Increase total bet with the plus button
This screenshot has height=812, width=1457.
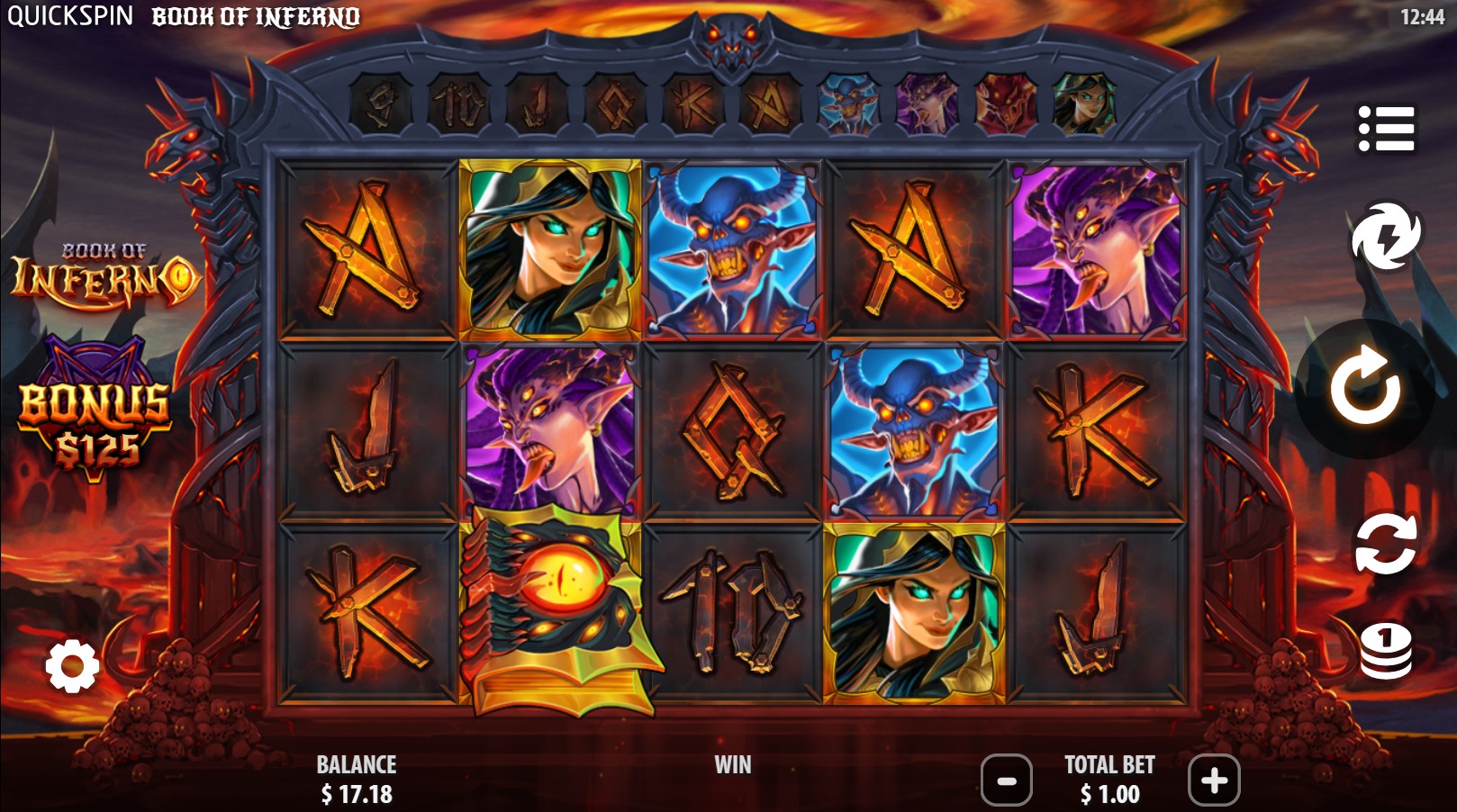coord(1214,783)
